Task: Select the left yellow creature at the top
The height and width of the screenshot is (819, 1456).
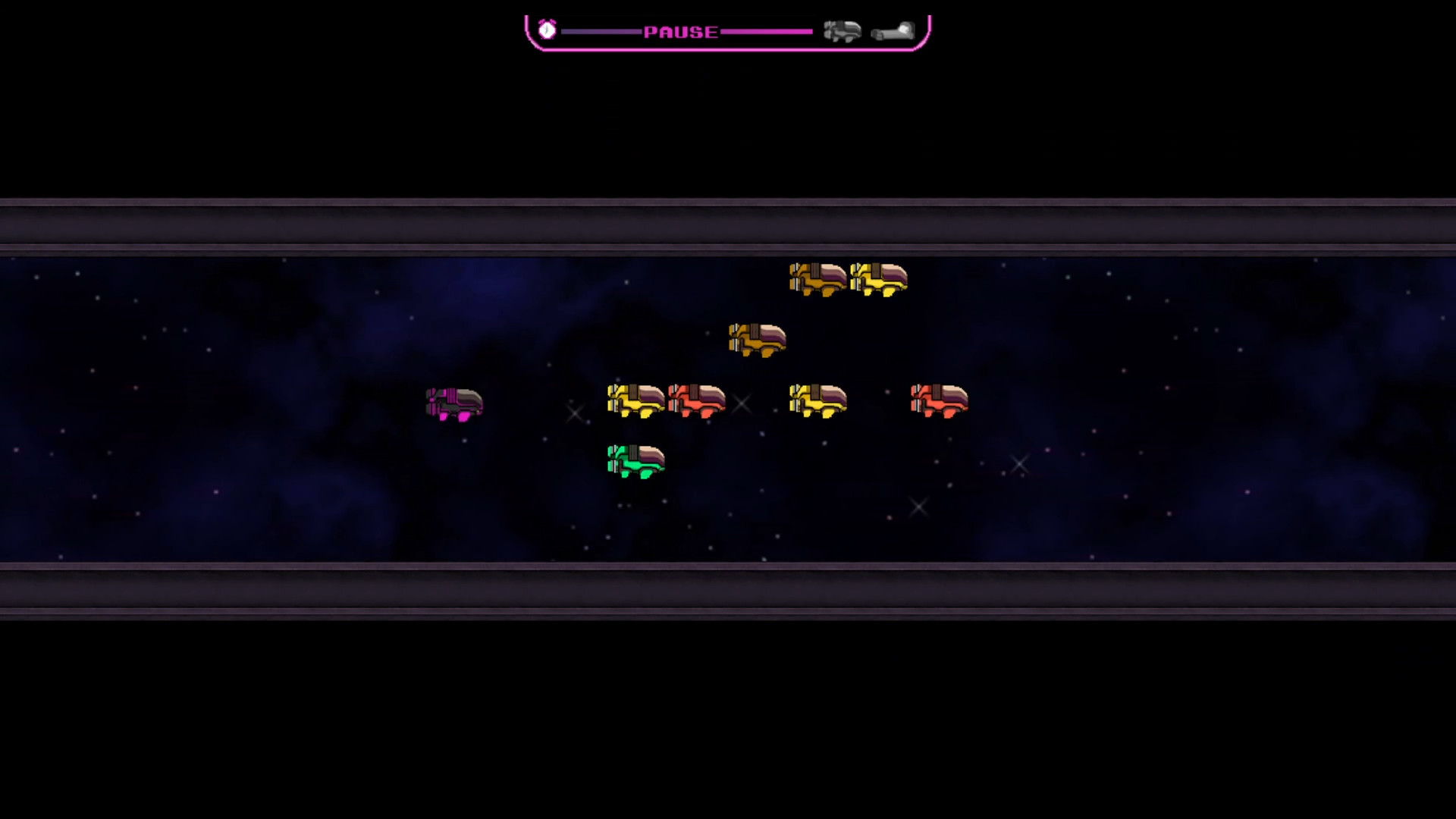Action: [x=817, y=278]
